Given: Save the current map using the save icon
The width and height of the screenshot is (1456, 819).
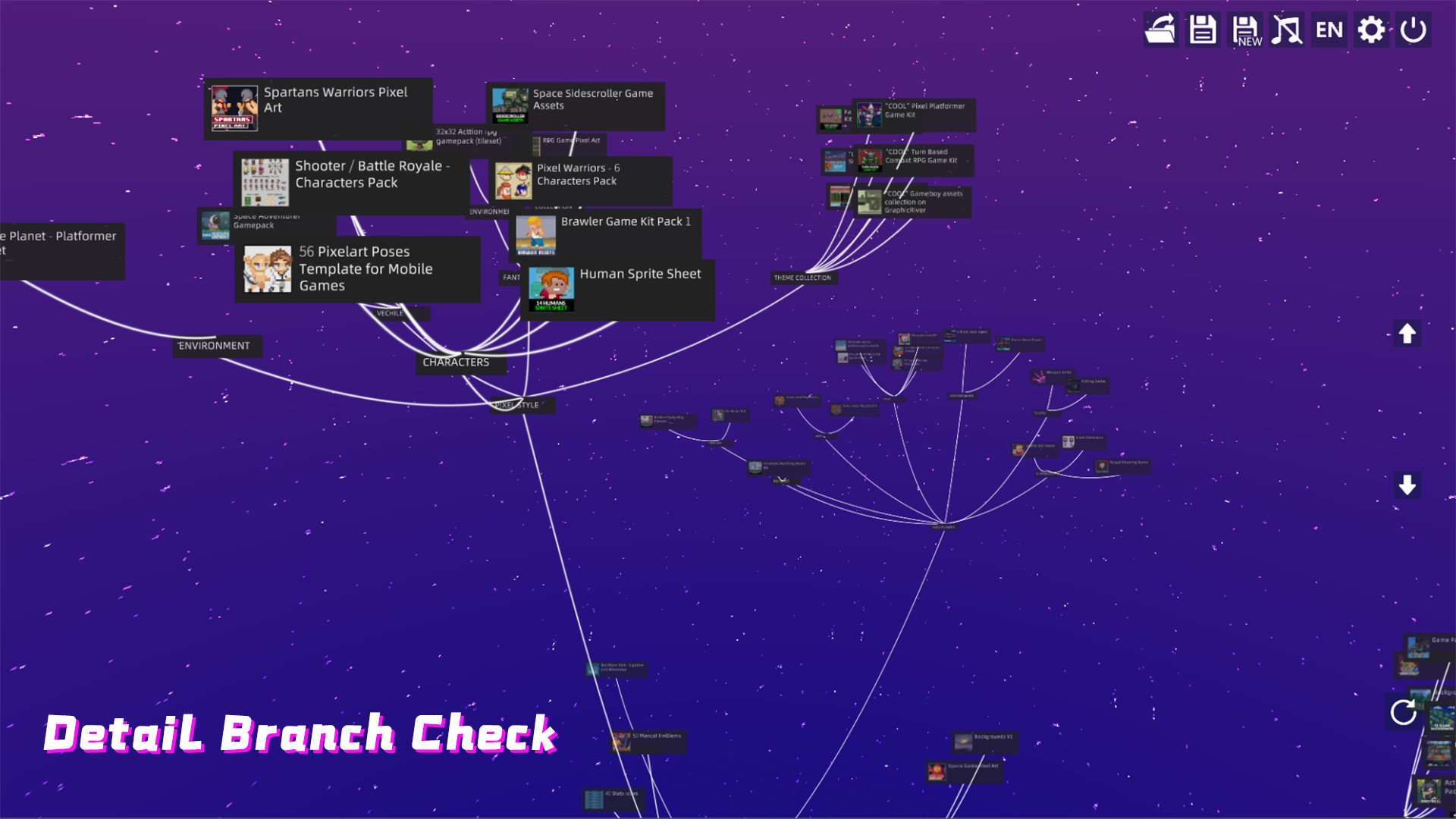Looking at the screenshot, I should point(1202,30).
